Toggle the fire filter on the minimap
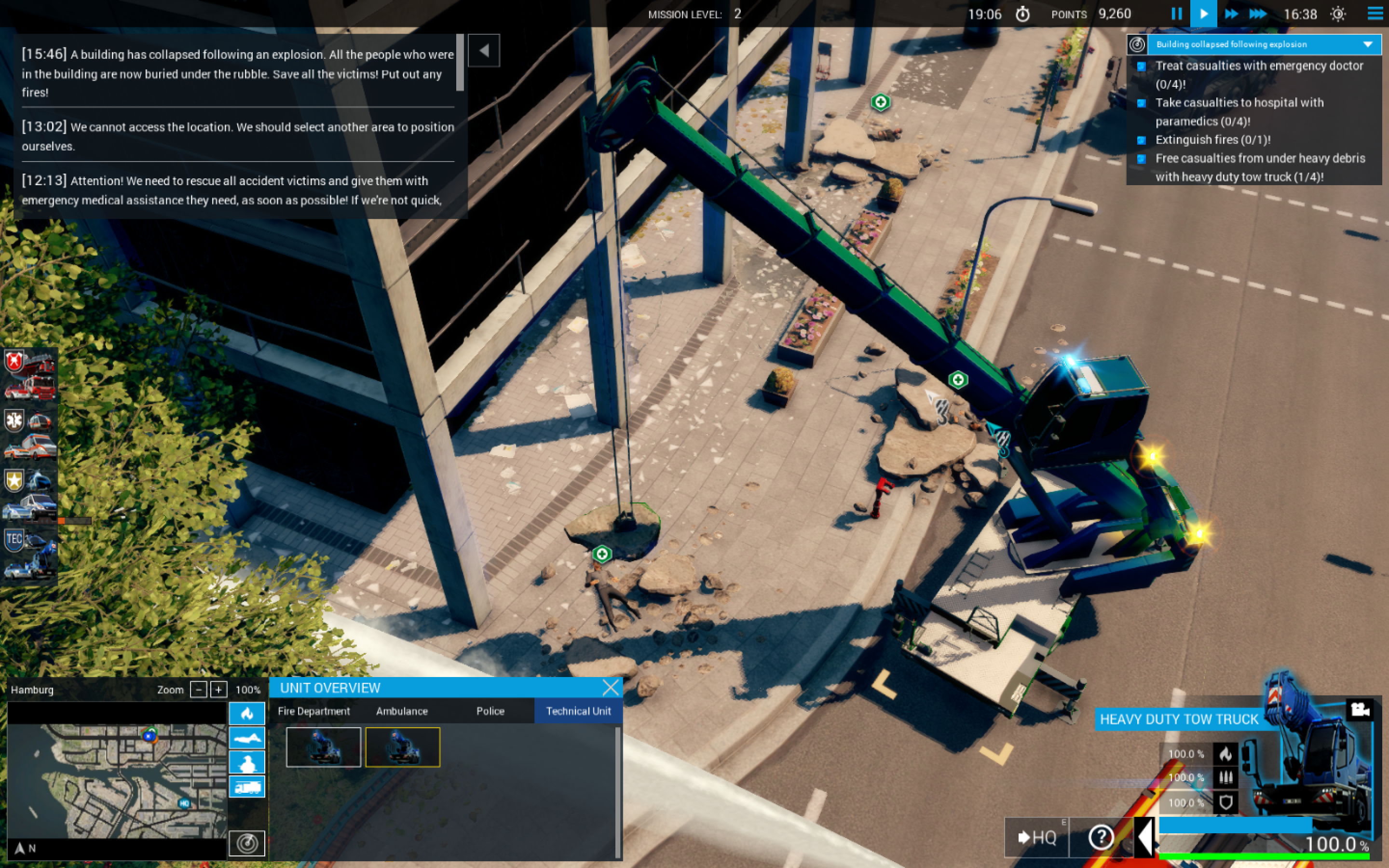The height and width of the screenshot is (868, 1389). pyautogui.click(x=247, y=714)
